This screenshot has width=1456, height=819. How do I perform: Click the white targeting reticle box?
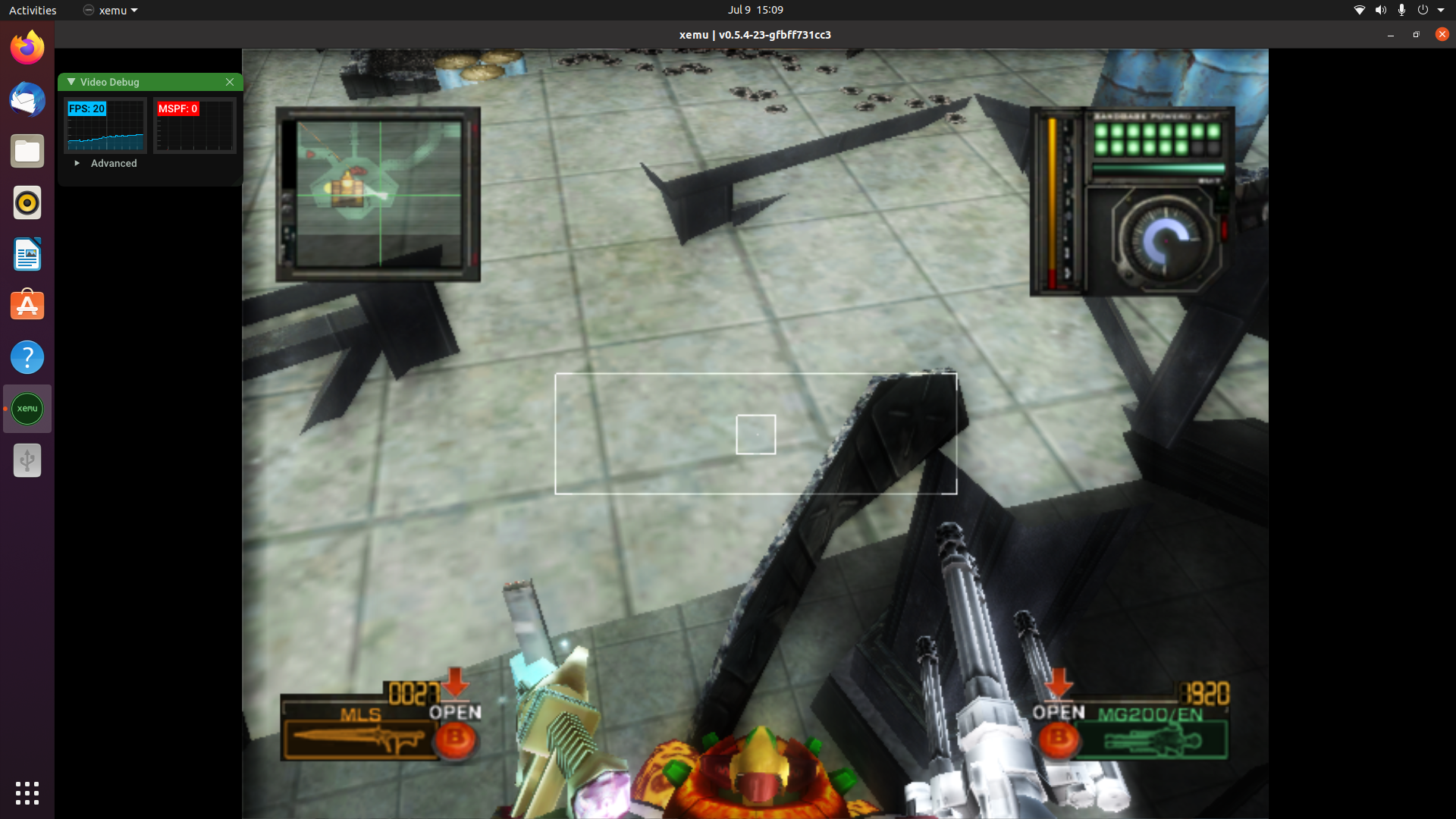click(x=755, y=434)
